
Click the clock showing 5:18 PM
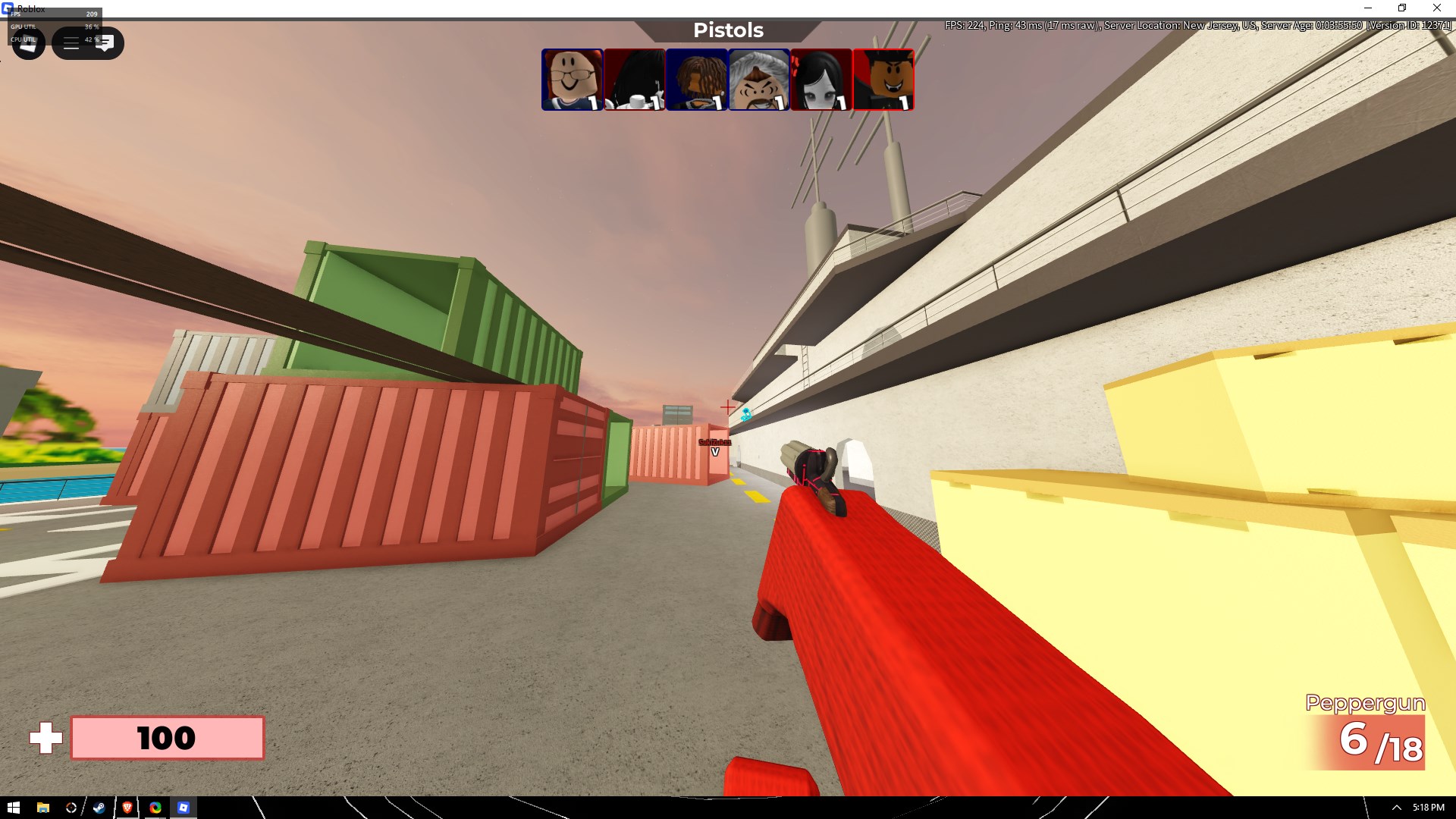1424,808
